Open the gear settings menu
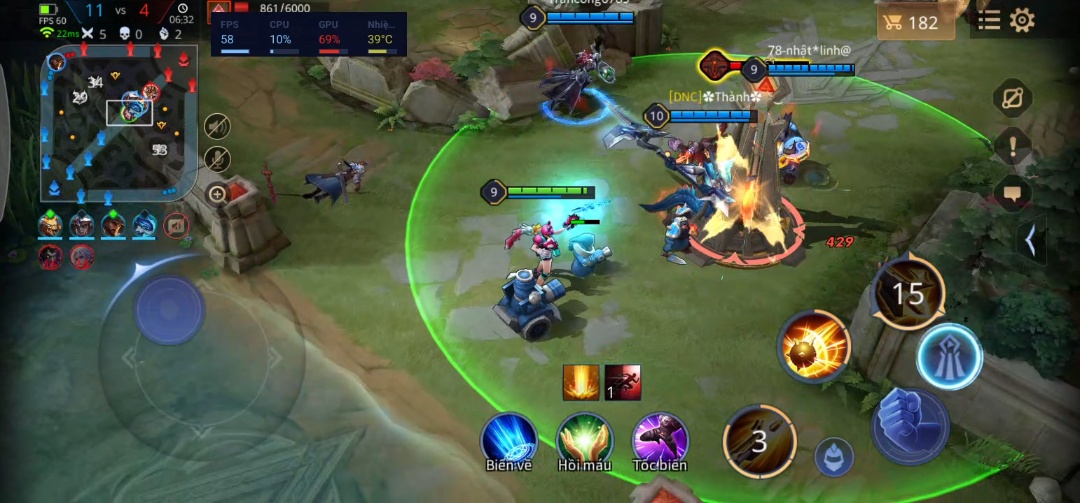The height and width of the screenshot is (503, 1080). 1022,20
